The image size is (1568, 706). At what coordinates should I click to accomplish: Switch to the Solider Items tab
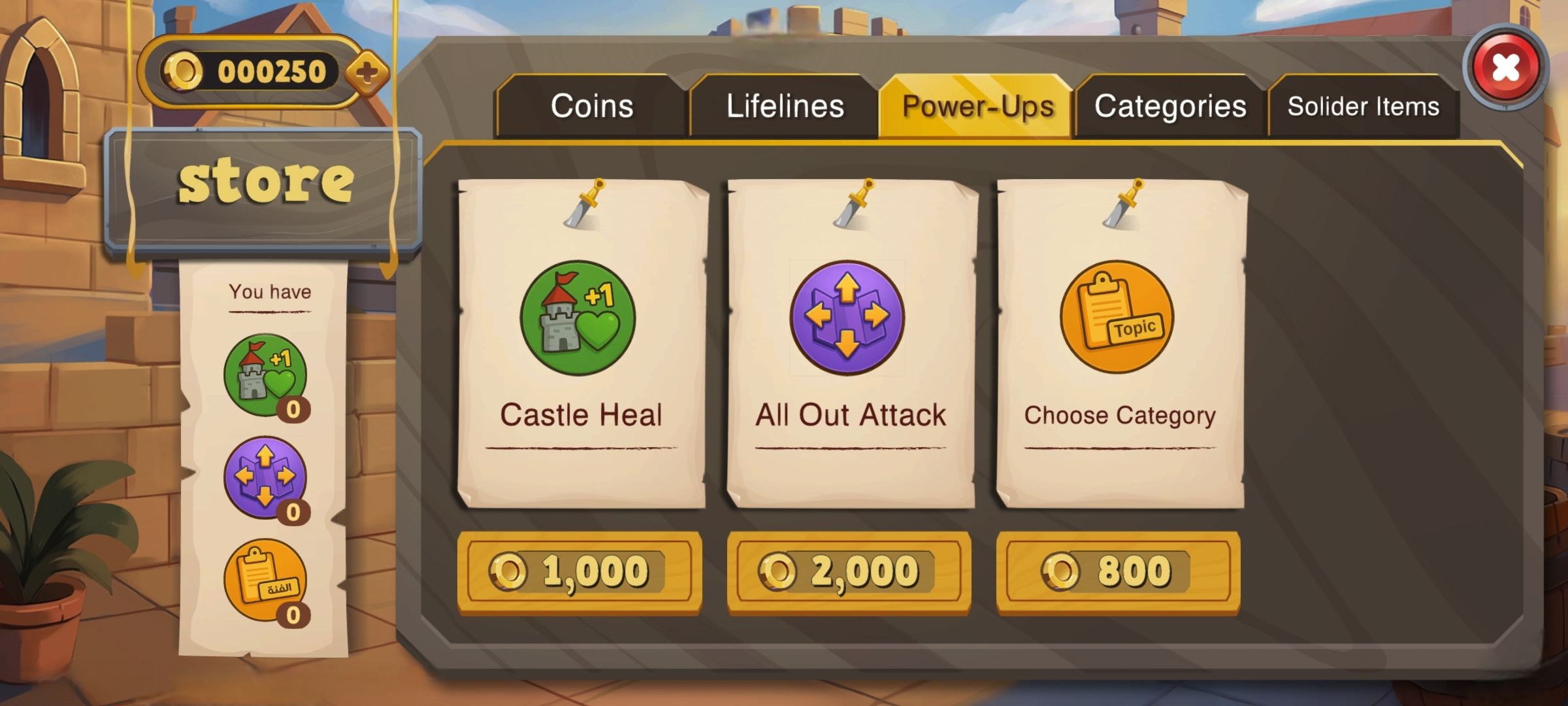(x=1364, y=106)
